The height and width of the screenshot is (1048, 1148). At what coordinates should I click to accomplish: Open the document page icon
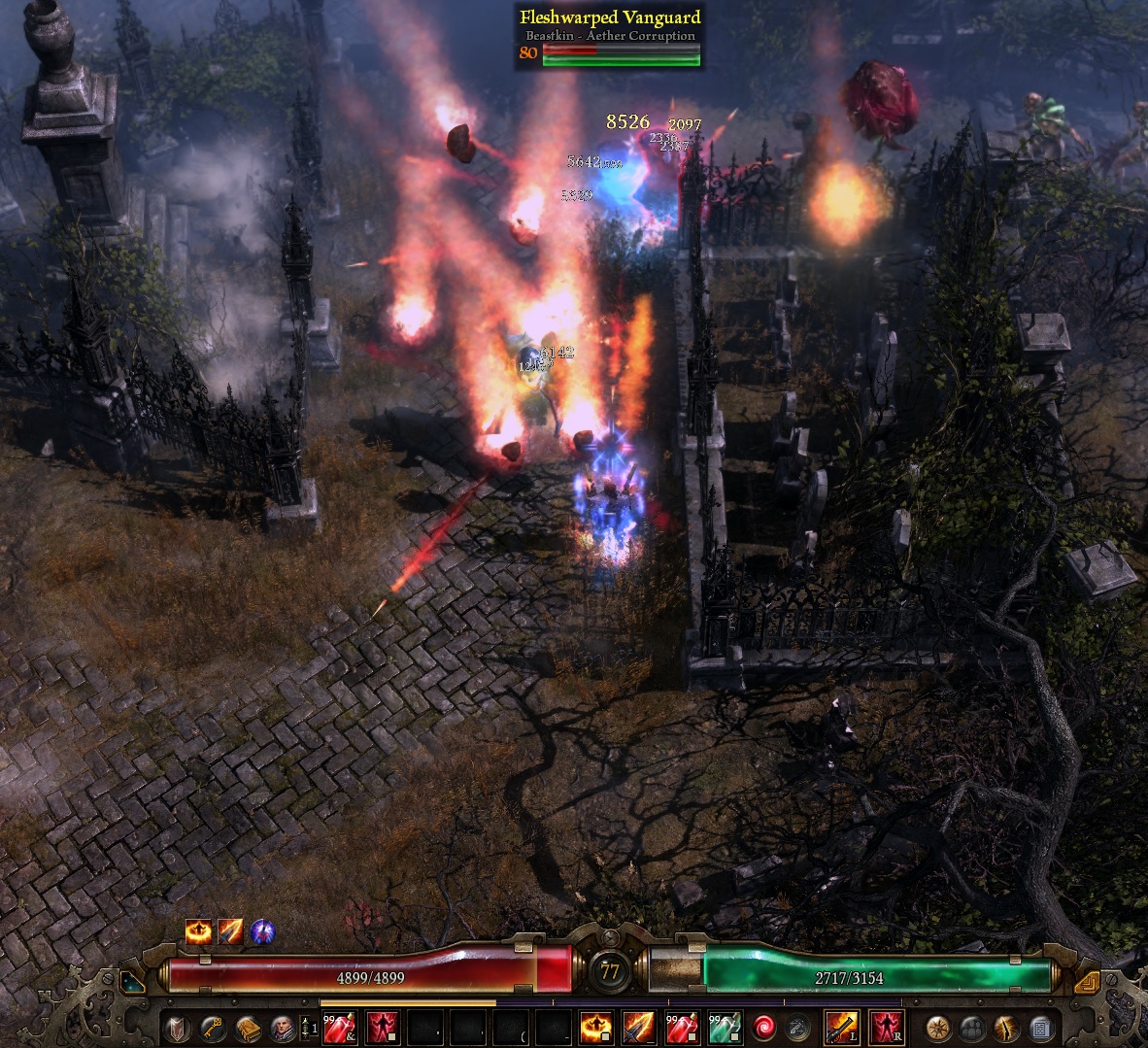click(1039, 1027)
